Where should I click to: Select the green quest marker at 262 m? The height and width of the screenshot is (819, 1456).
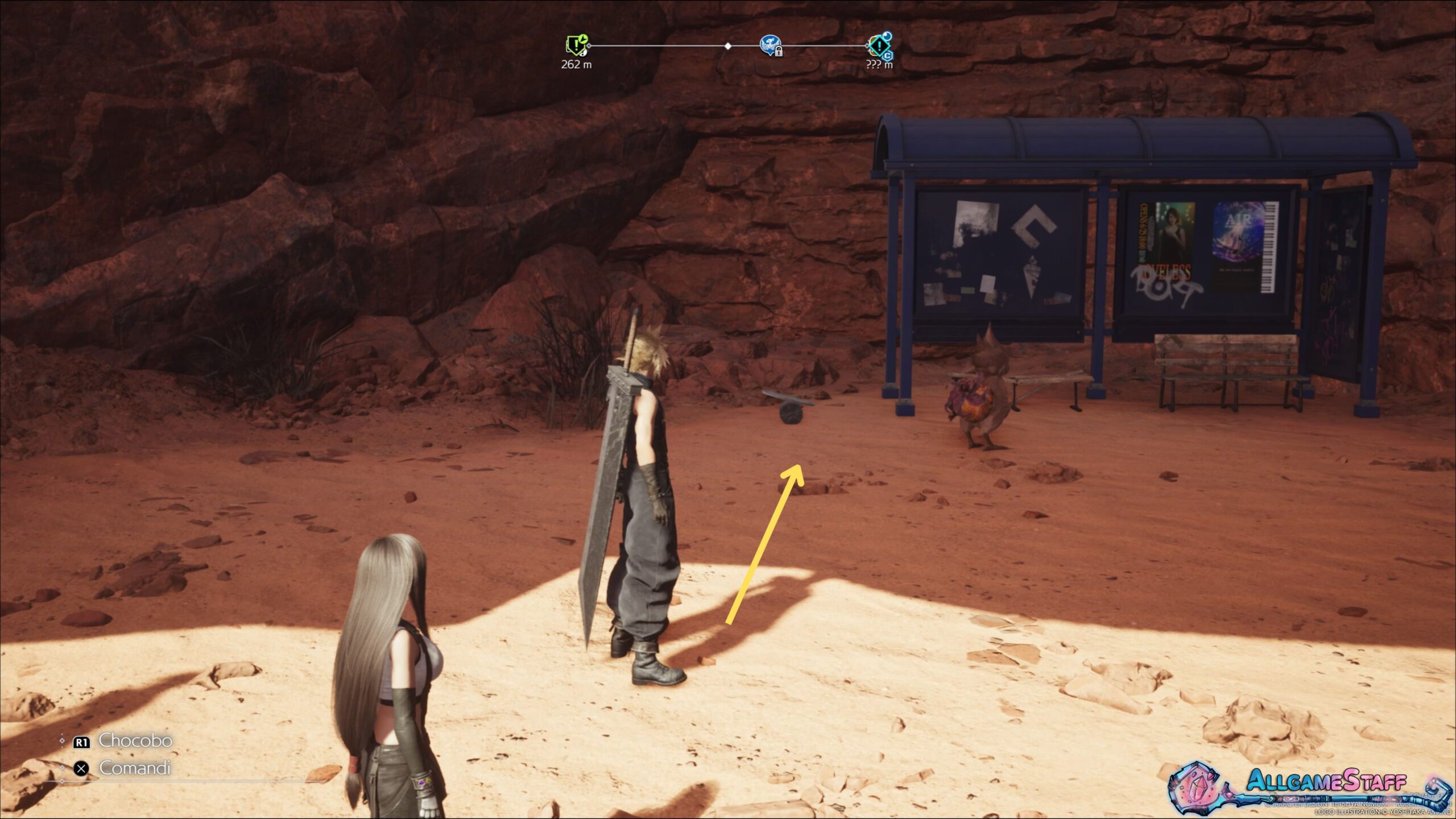(576, 45)
